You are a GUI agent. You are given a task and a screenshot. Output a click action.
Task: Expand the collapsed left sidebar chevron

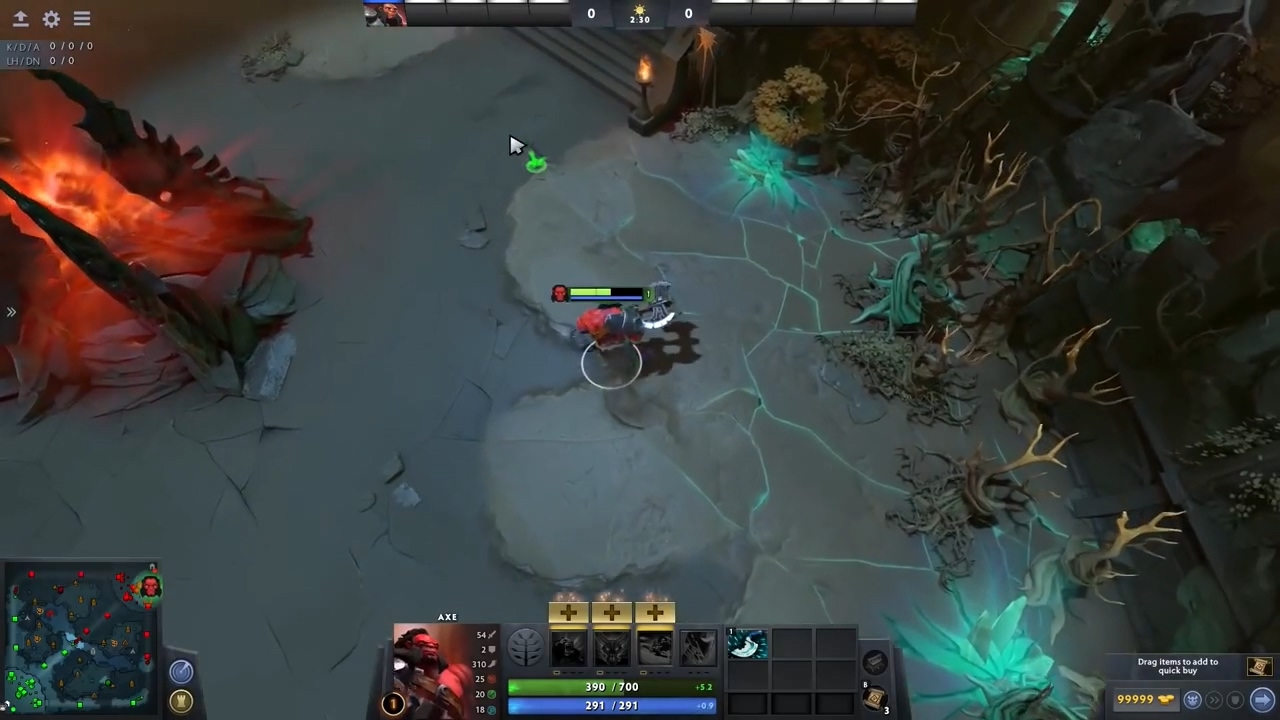pyautogui.click(x=12, y=312)
